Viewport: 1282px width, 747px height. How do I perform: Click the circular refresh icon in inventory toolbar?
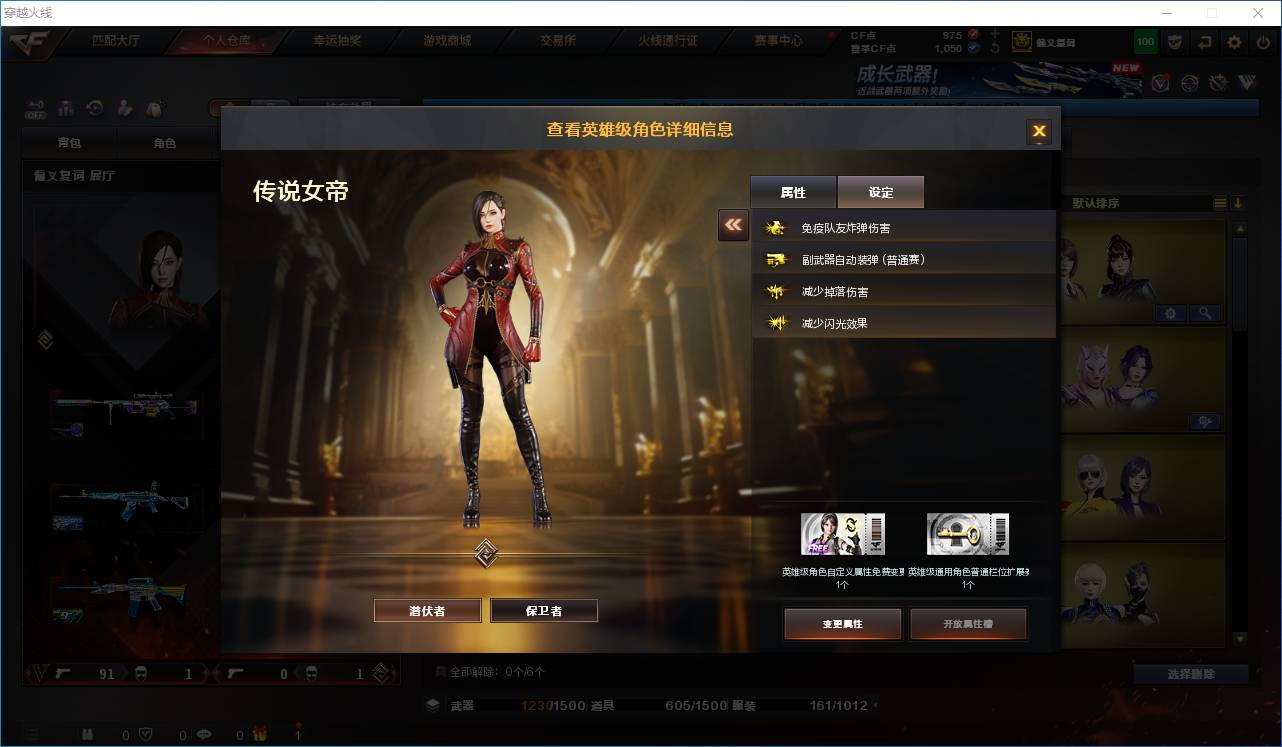[x=94, y=109]
